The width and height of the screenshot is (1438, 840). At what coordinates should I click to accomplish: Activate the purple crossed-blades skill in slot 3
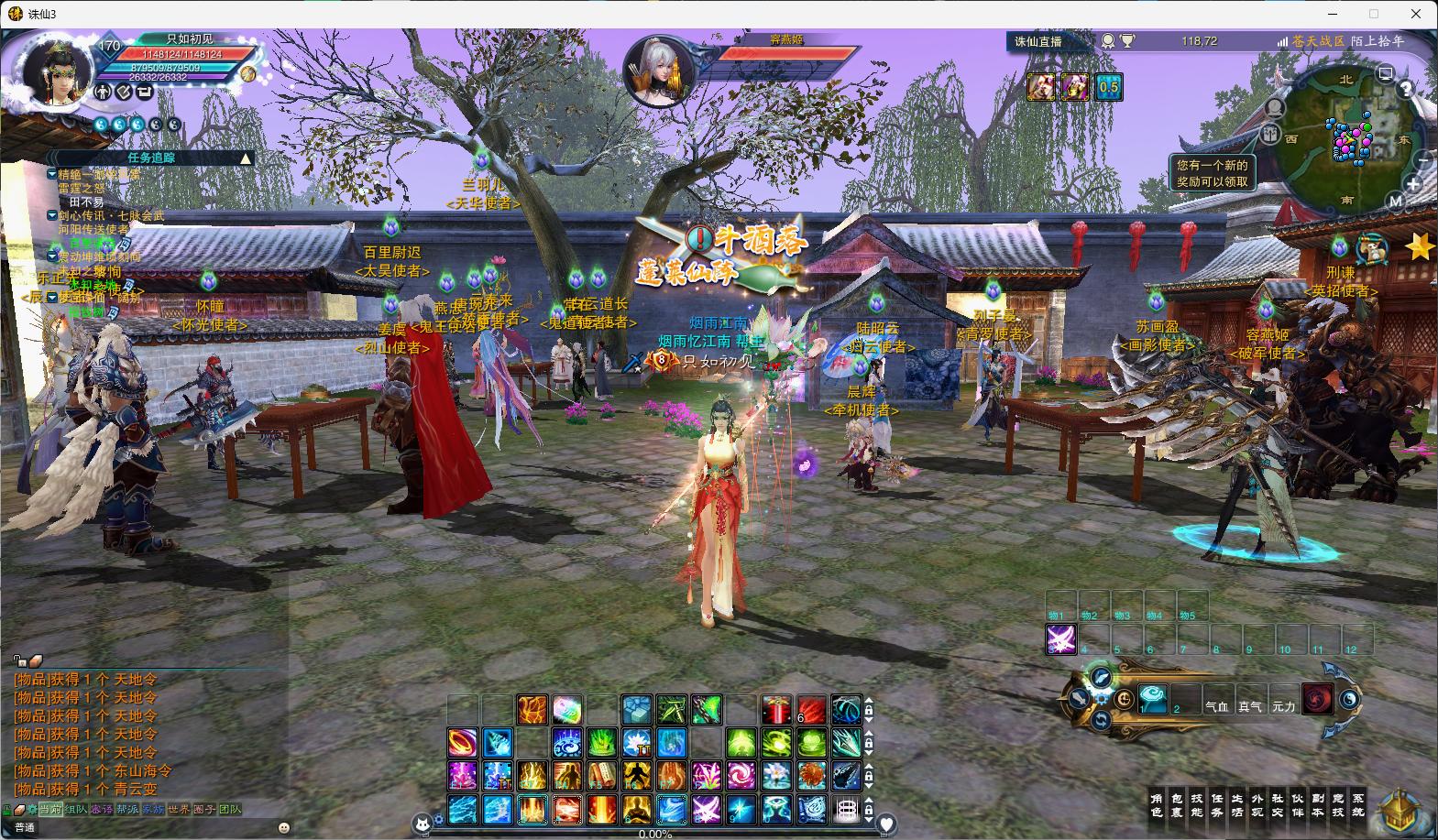click(1061, 638)
